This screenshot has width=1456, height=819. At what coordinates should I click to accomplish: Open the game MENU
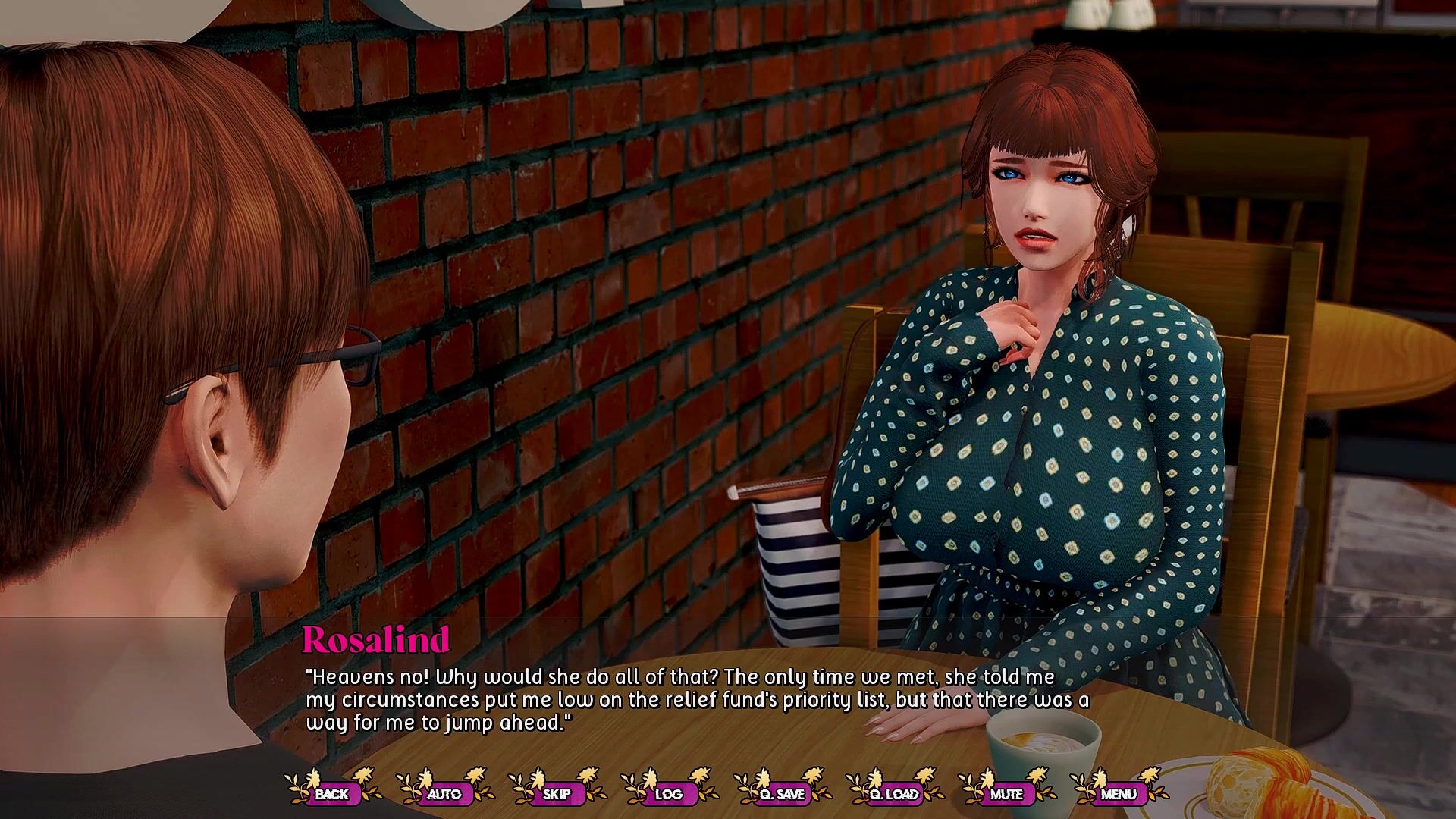point(1119,794)
